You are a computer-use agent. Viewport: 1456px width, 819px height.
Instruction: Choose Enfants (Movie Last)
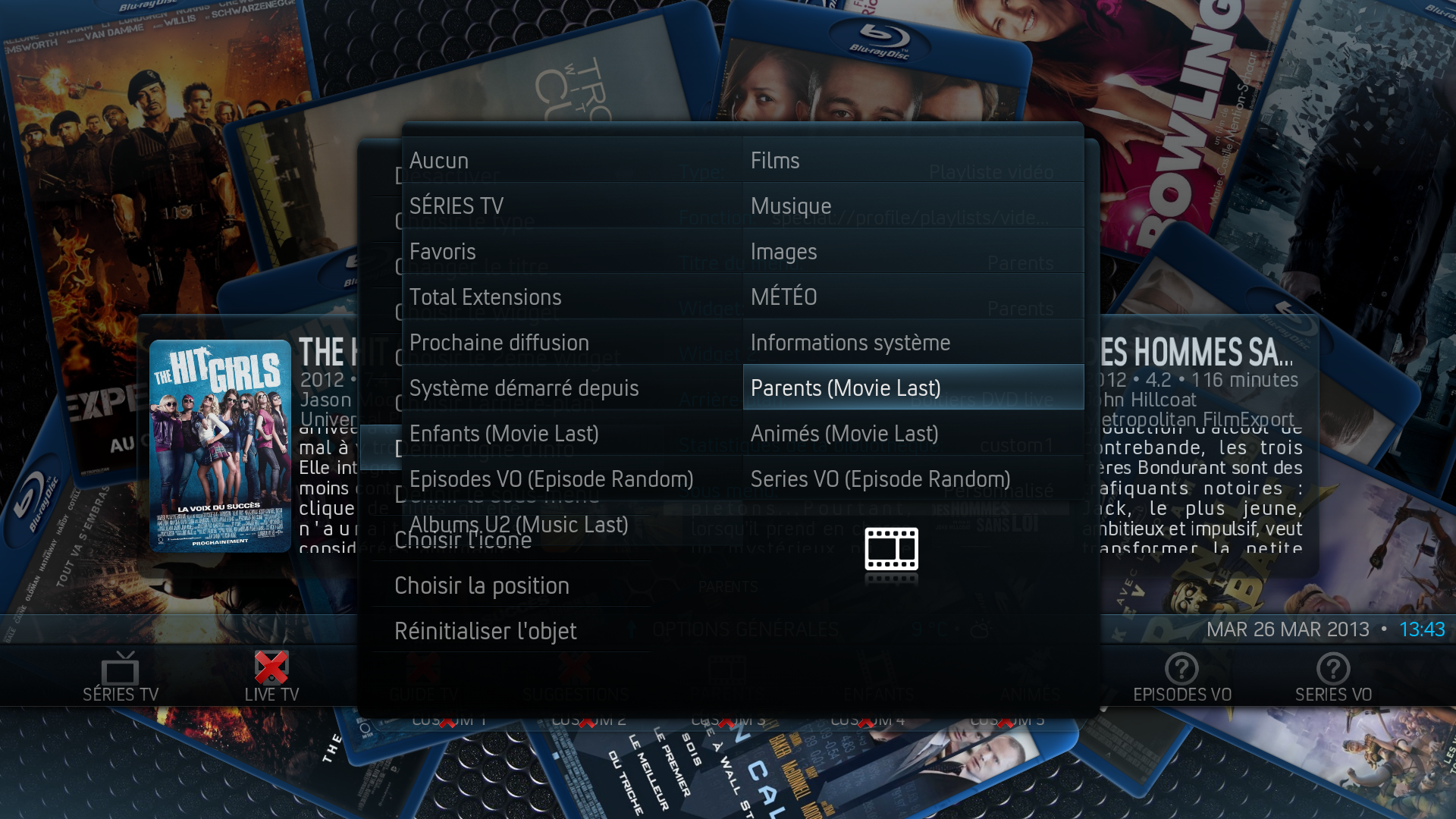pos(572,434)
